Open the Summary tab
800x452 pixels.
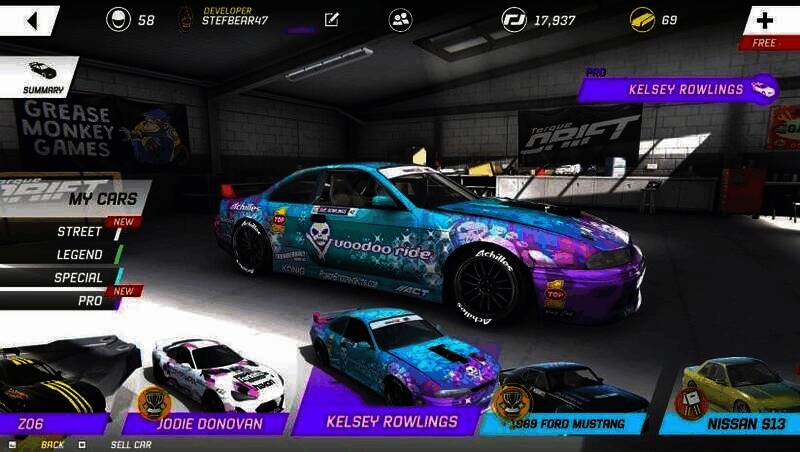tap(40, 77)
